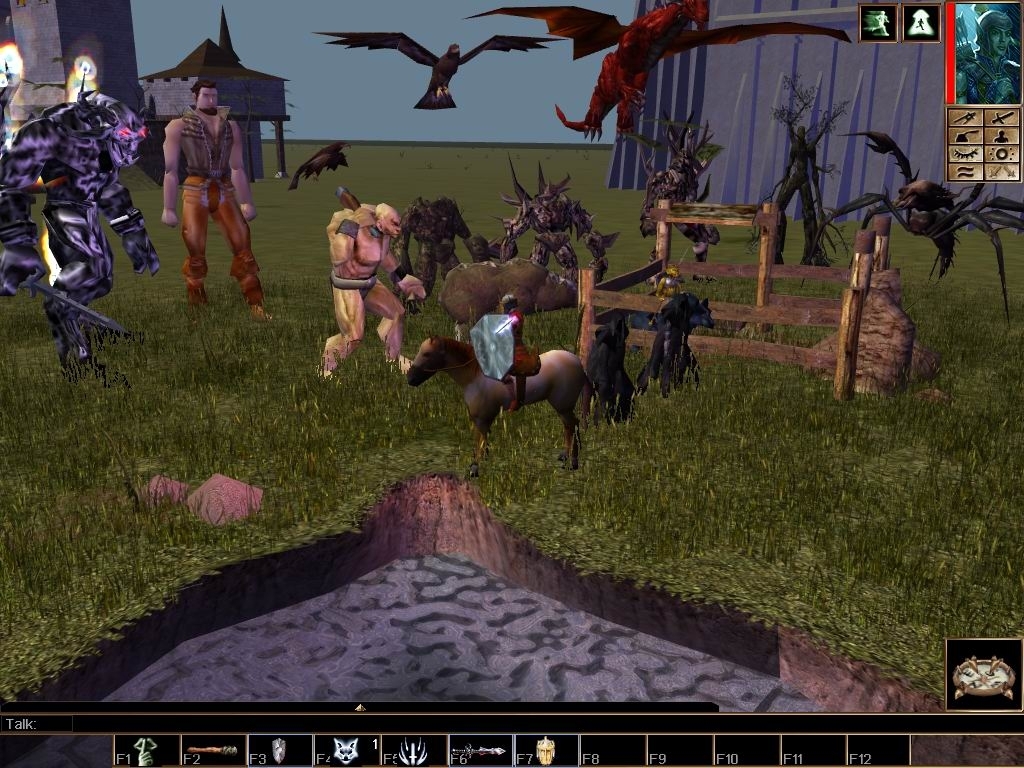Click the wavy lines panel button

click(966, 172)
